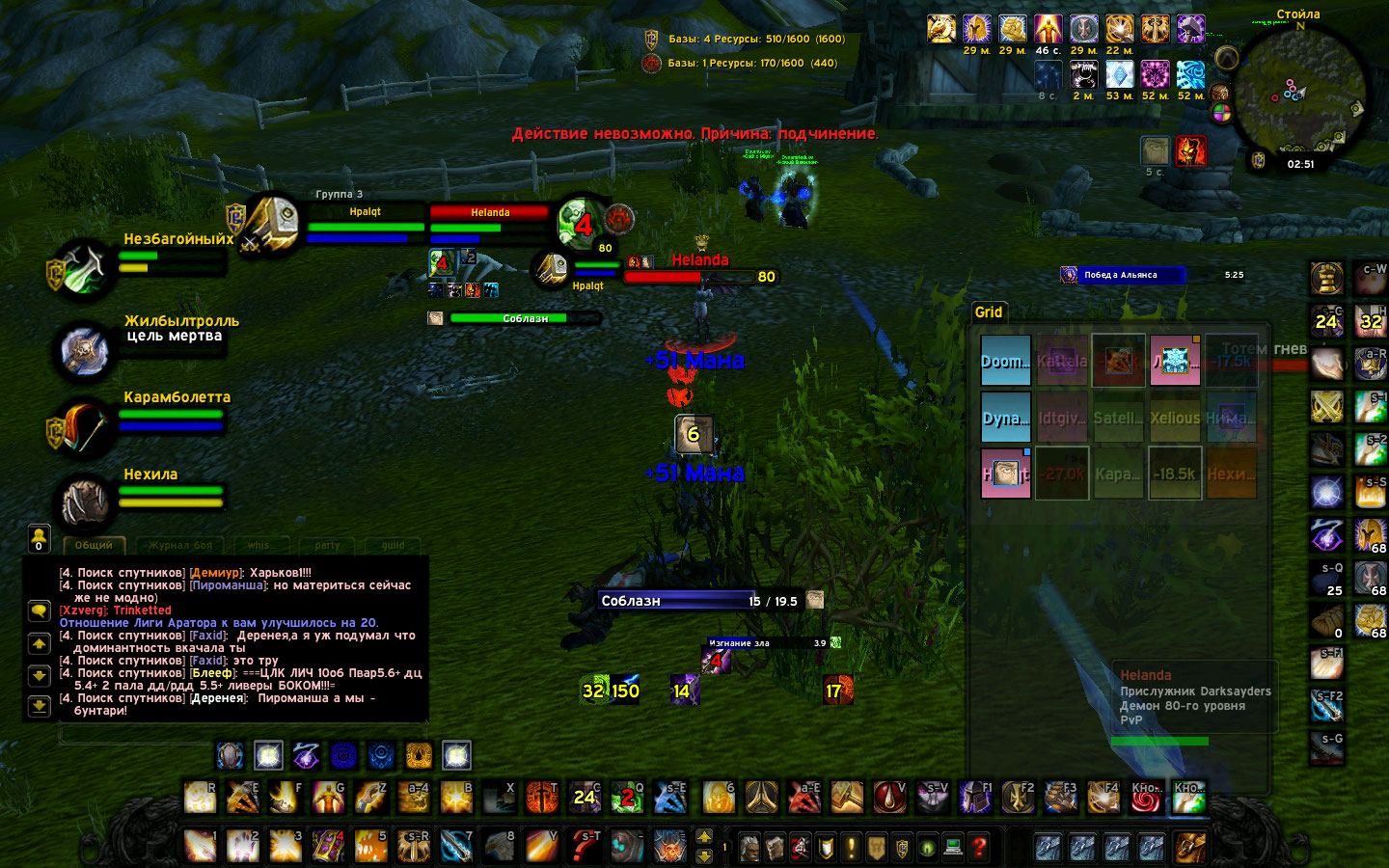Open the bag at the bar's end

tap(1189, 848)
